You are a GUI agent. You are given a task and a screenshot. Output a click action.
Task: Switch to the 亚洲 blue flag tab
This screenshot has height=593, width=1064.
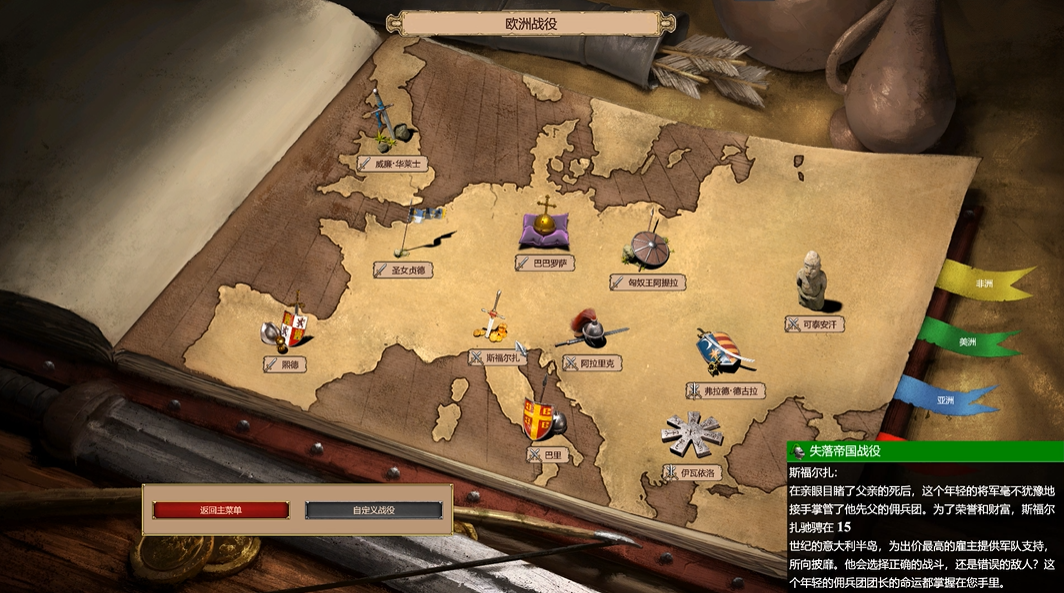pos(945,398)
